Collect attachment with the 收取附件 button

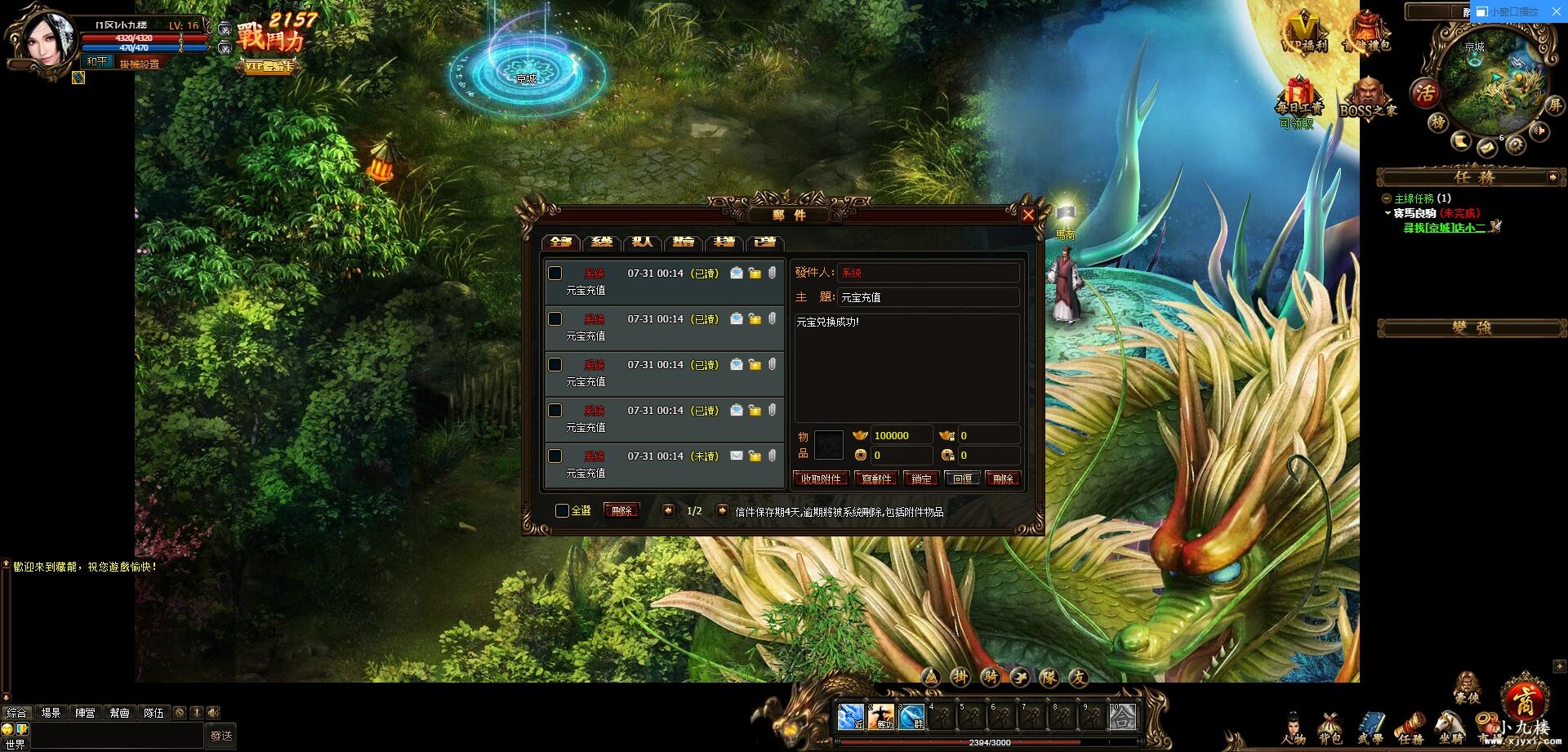821,479
